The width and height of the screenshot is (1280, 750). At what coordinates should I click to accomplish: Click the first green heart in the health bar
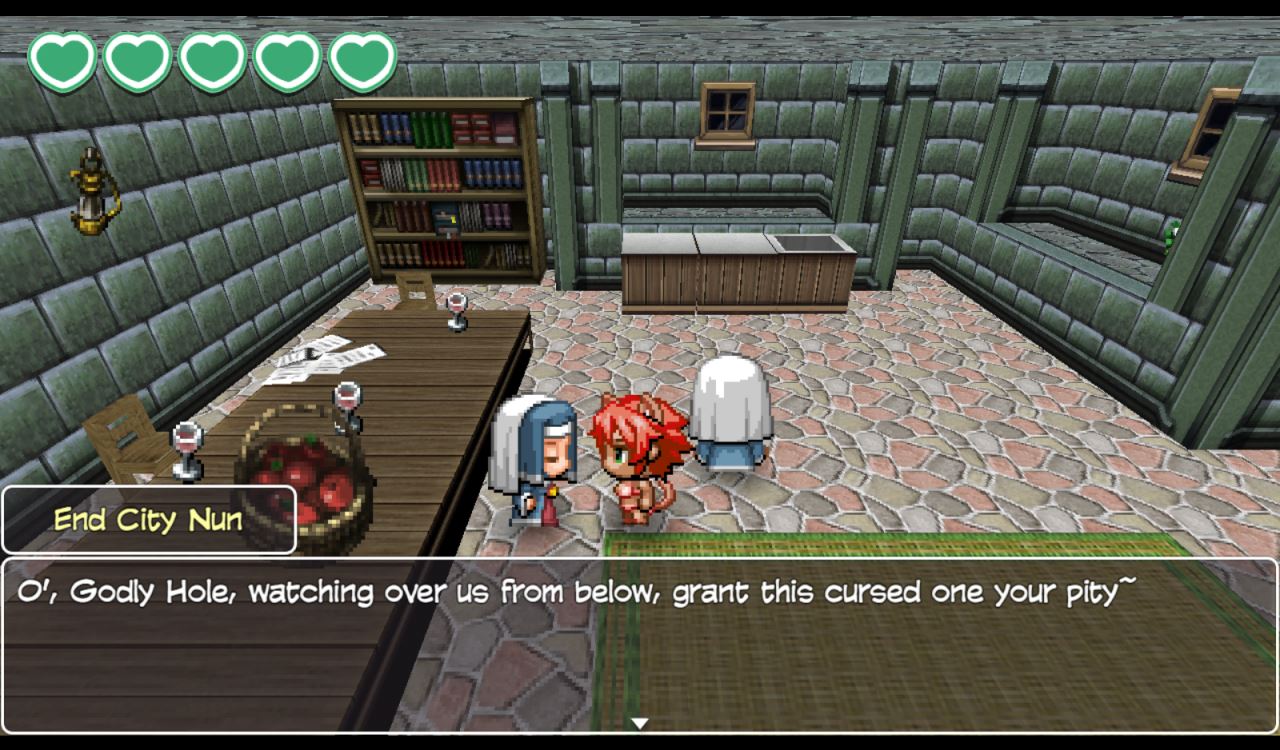point(64,57)
